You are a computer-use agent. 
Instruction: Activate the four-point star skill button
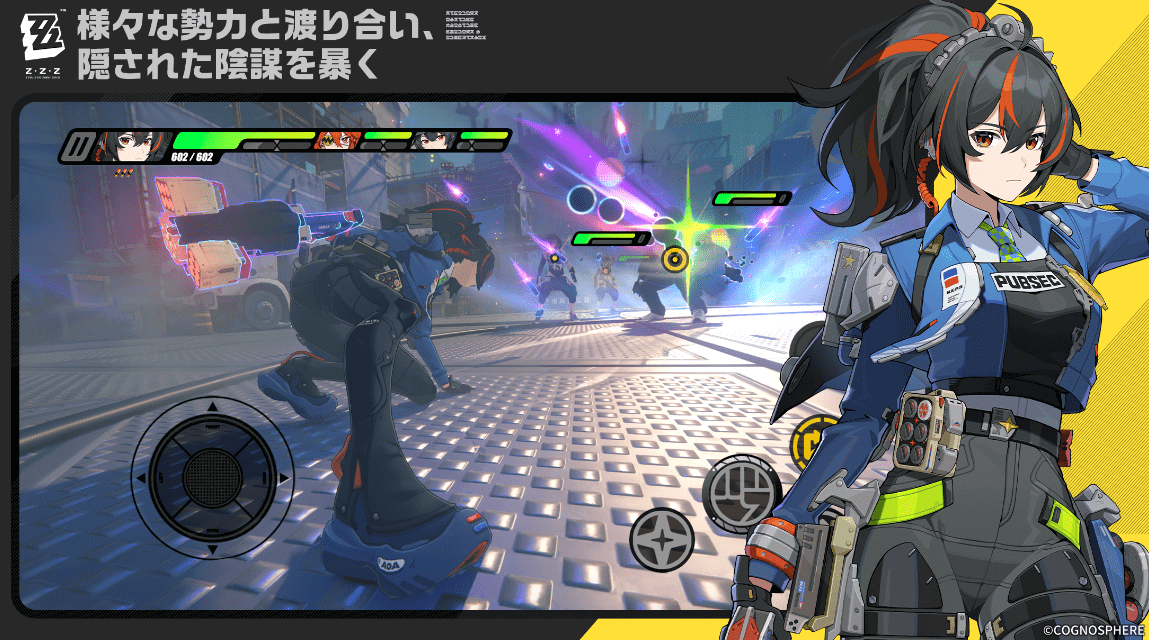(662, 539)
